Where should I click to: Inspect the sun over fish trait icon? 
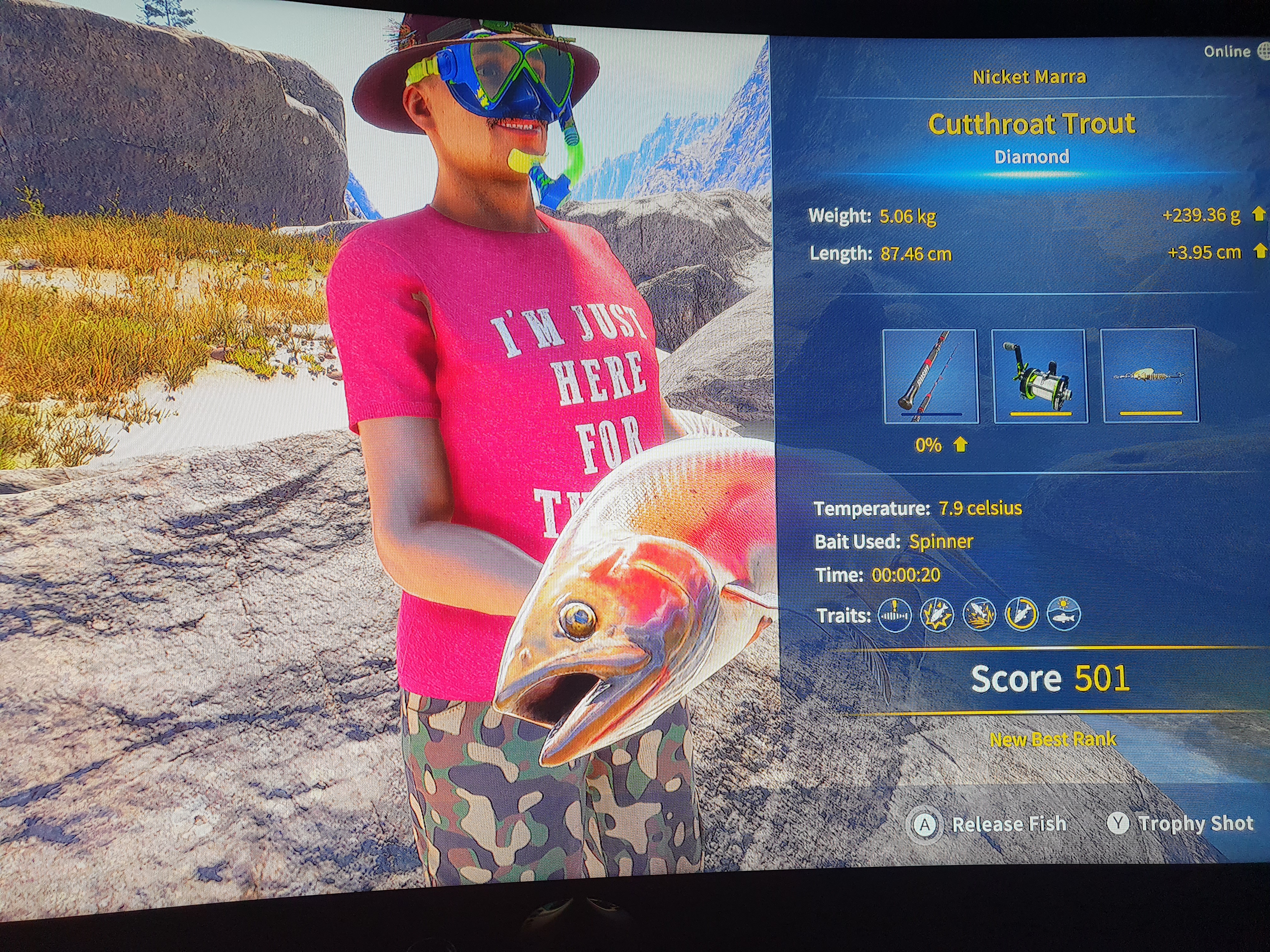coord(1063,615)
